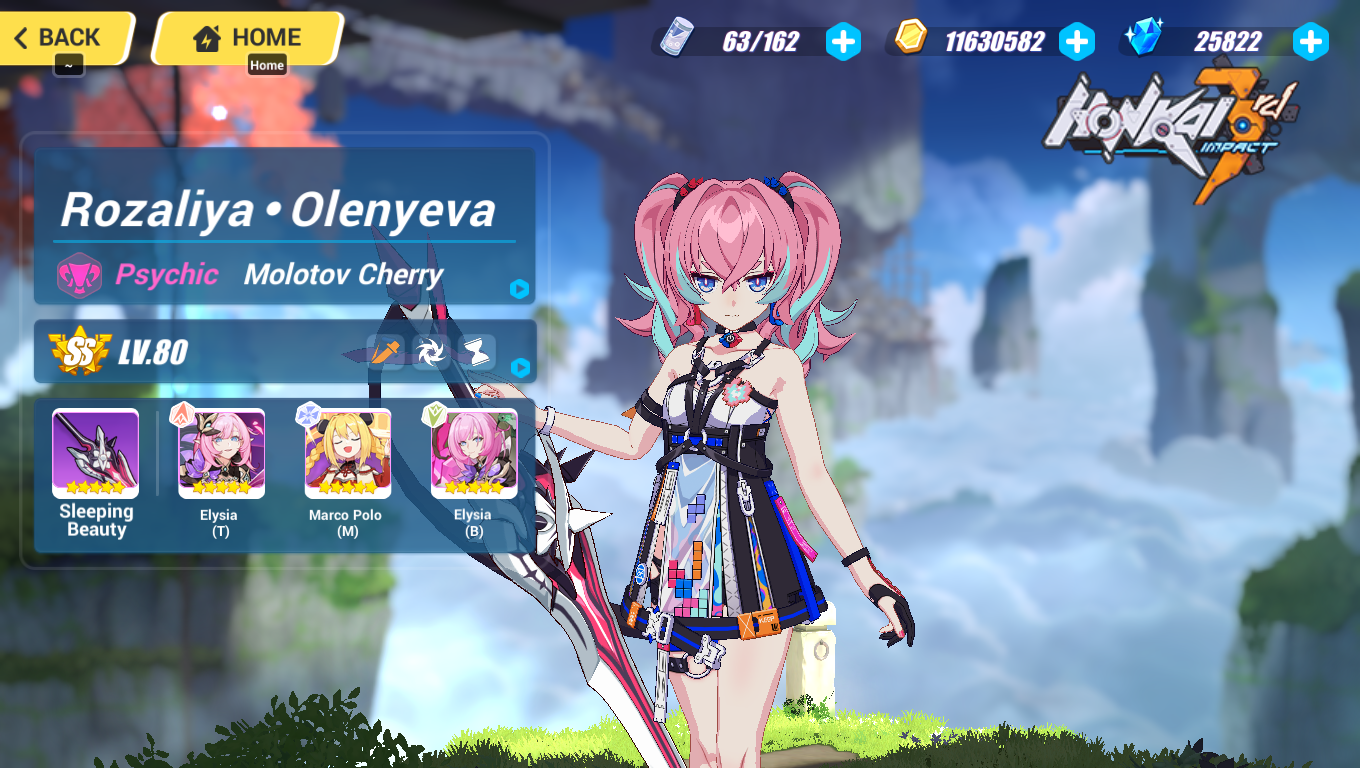The height and width of the screenshot is (768, 1360).
Task: Return to Home screen
Action: click(246, 37)
